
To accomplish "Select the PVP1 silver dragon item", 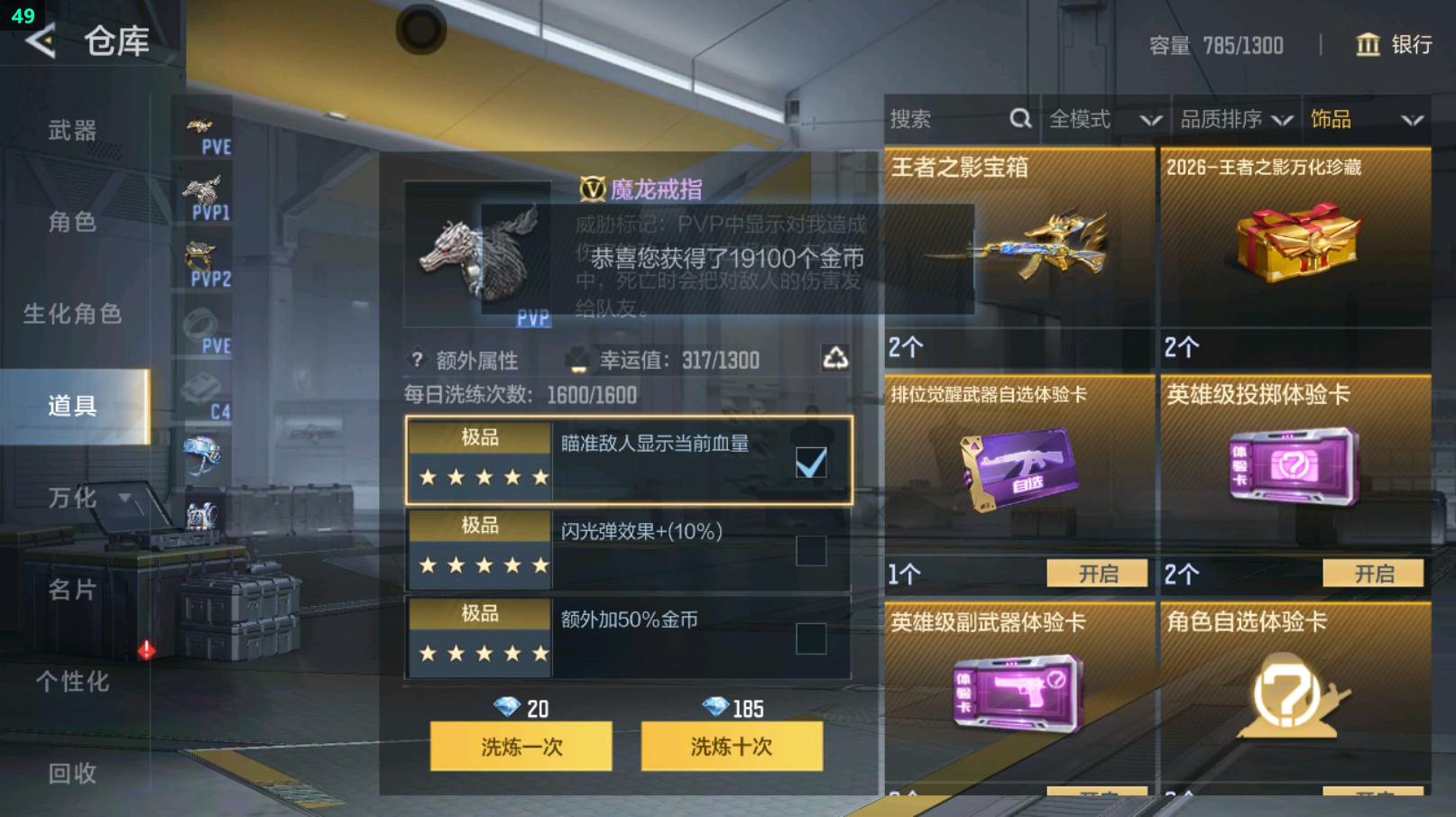I will tap(204, 189).
